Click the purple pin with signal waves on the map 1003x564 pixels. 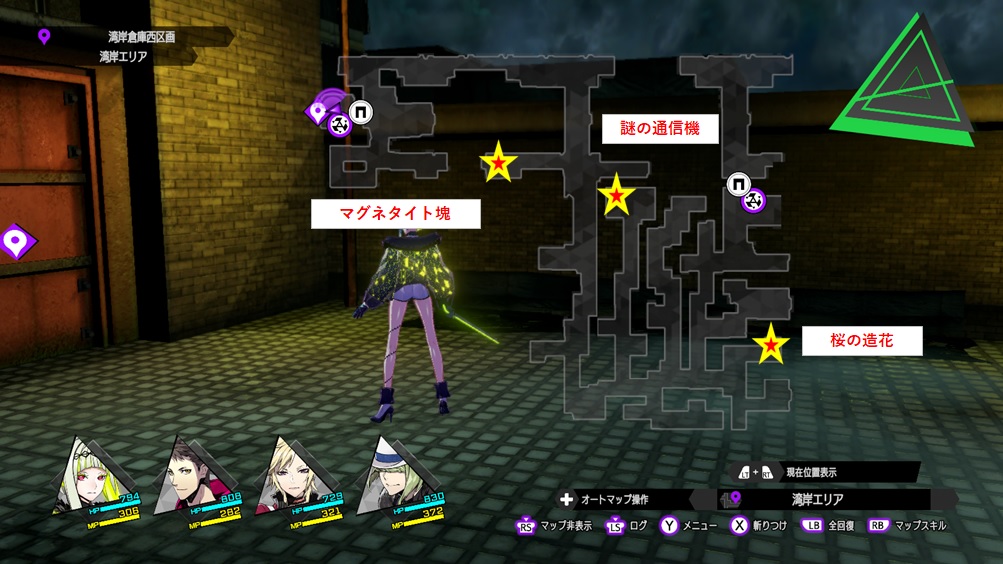coord(321,111)
